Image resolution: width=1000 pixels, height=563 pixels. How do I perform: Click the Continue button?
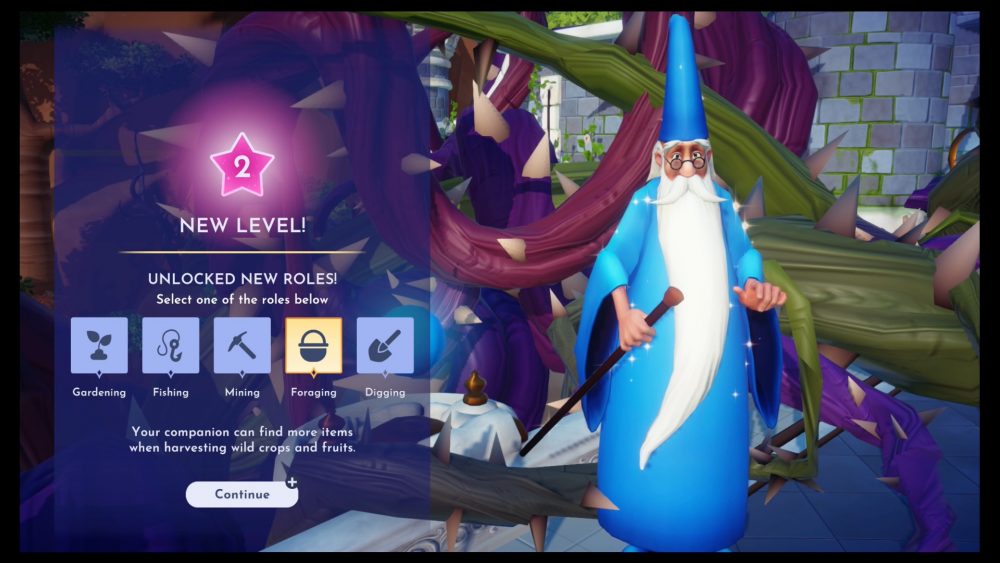(242, 494)
